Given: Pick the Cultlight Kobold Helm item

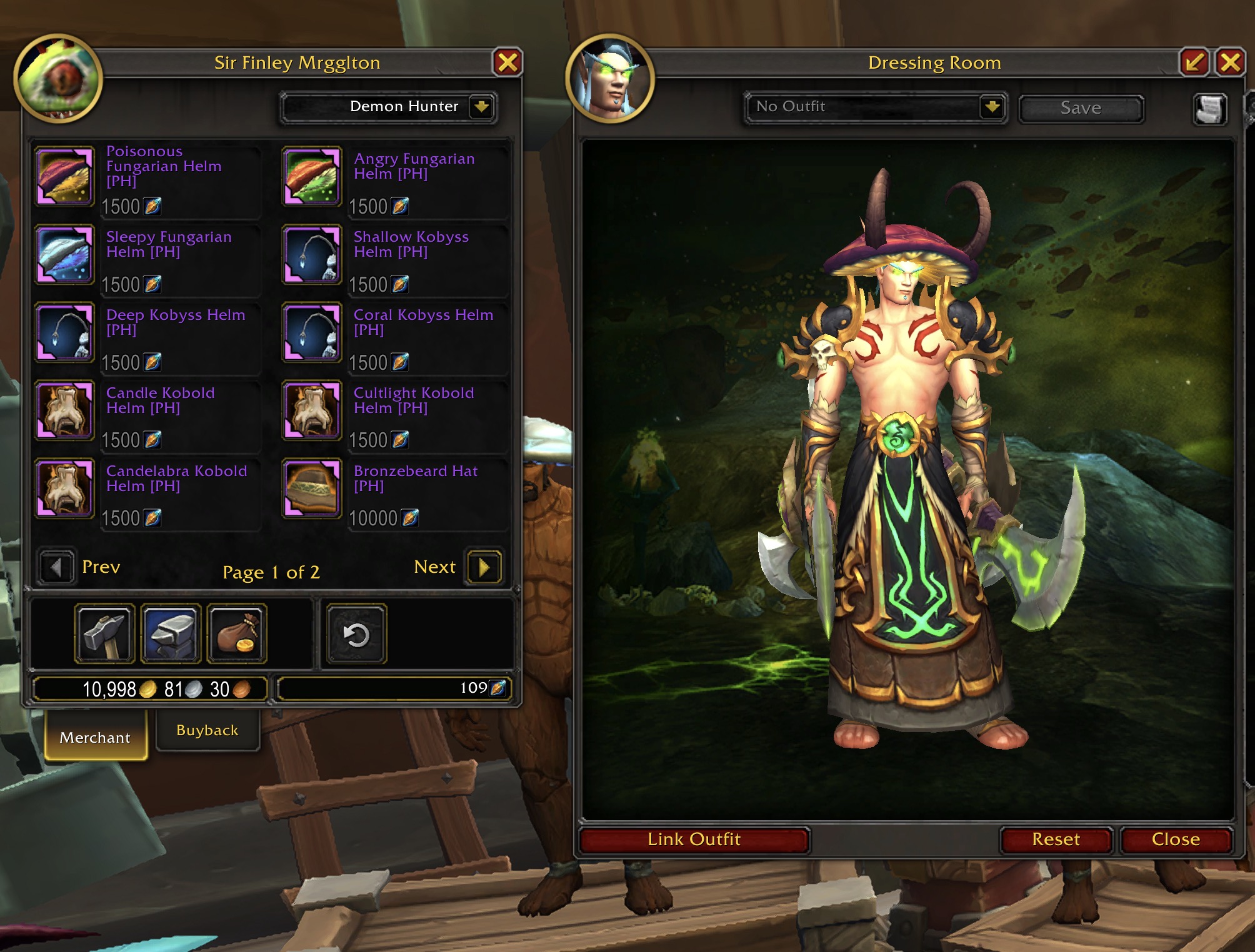Looking at the screenshot, I should pyautogui.click(x=312, y=410).
